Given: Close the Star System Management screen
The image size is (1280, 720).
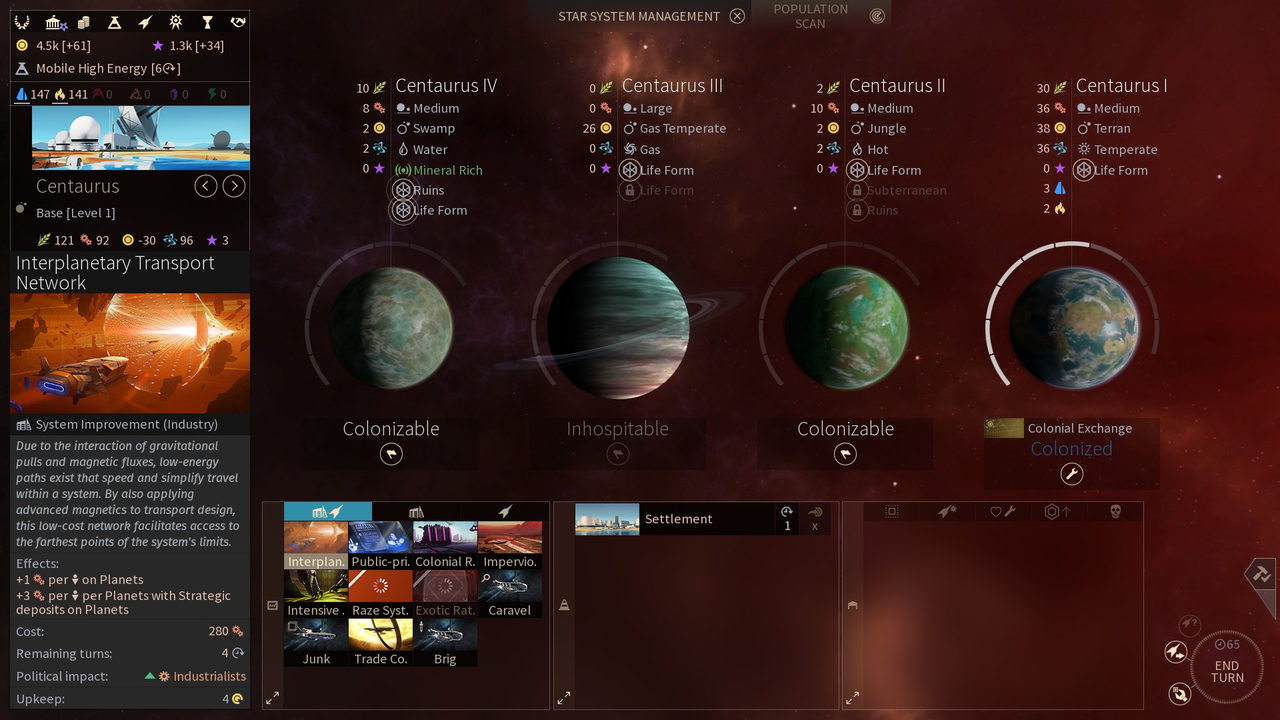Looking at the screenshot, I should (737, 16).
